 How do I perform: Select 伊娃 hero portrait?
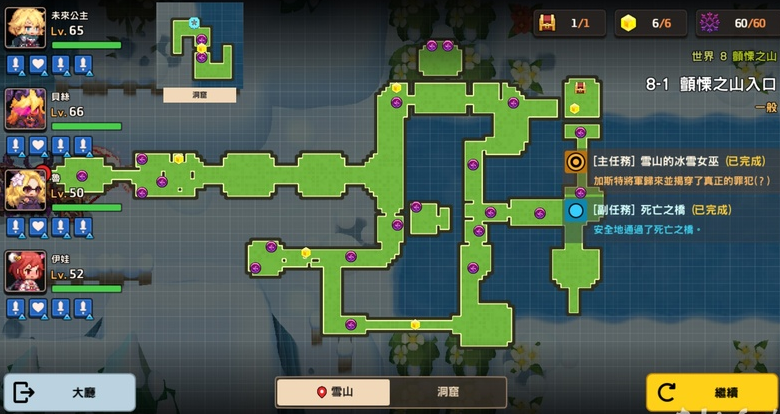pyautogui.click(x=26, y=271)
